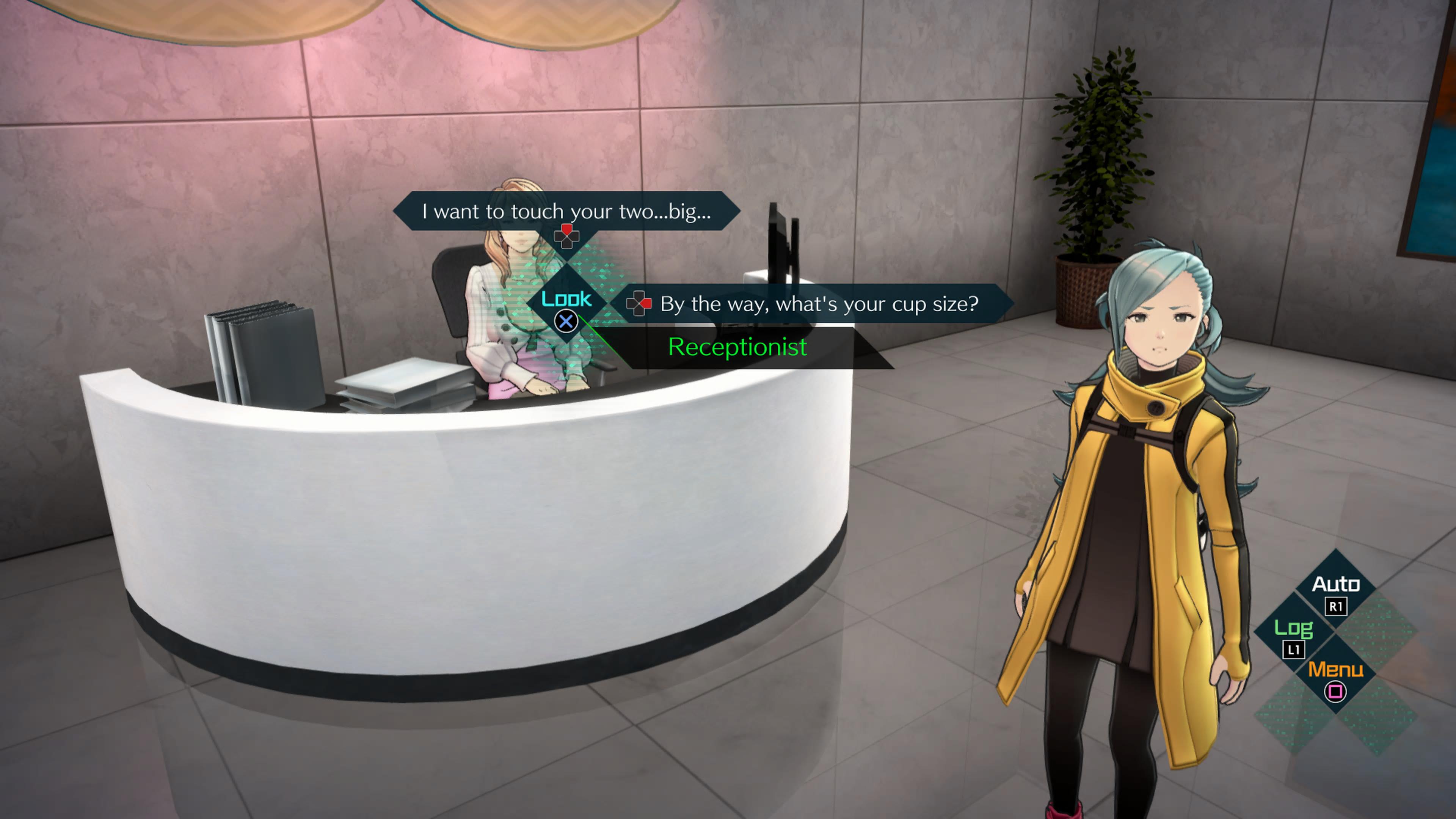Choose the "I want to touch your two...big..." option
Viewport: 1456px width, 819px height.
point(566,211)
